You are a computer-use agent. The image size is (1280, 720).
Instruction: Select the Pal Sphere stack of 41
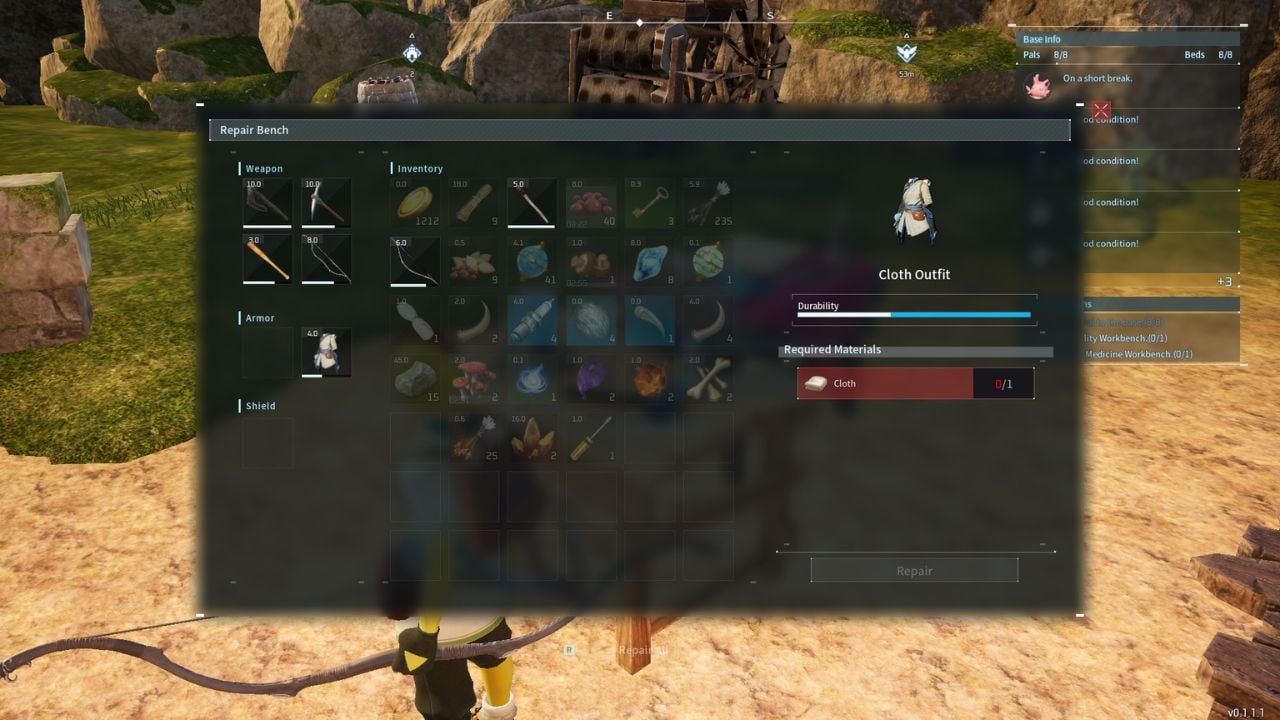coord(532,261)
